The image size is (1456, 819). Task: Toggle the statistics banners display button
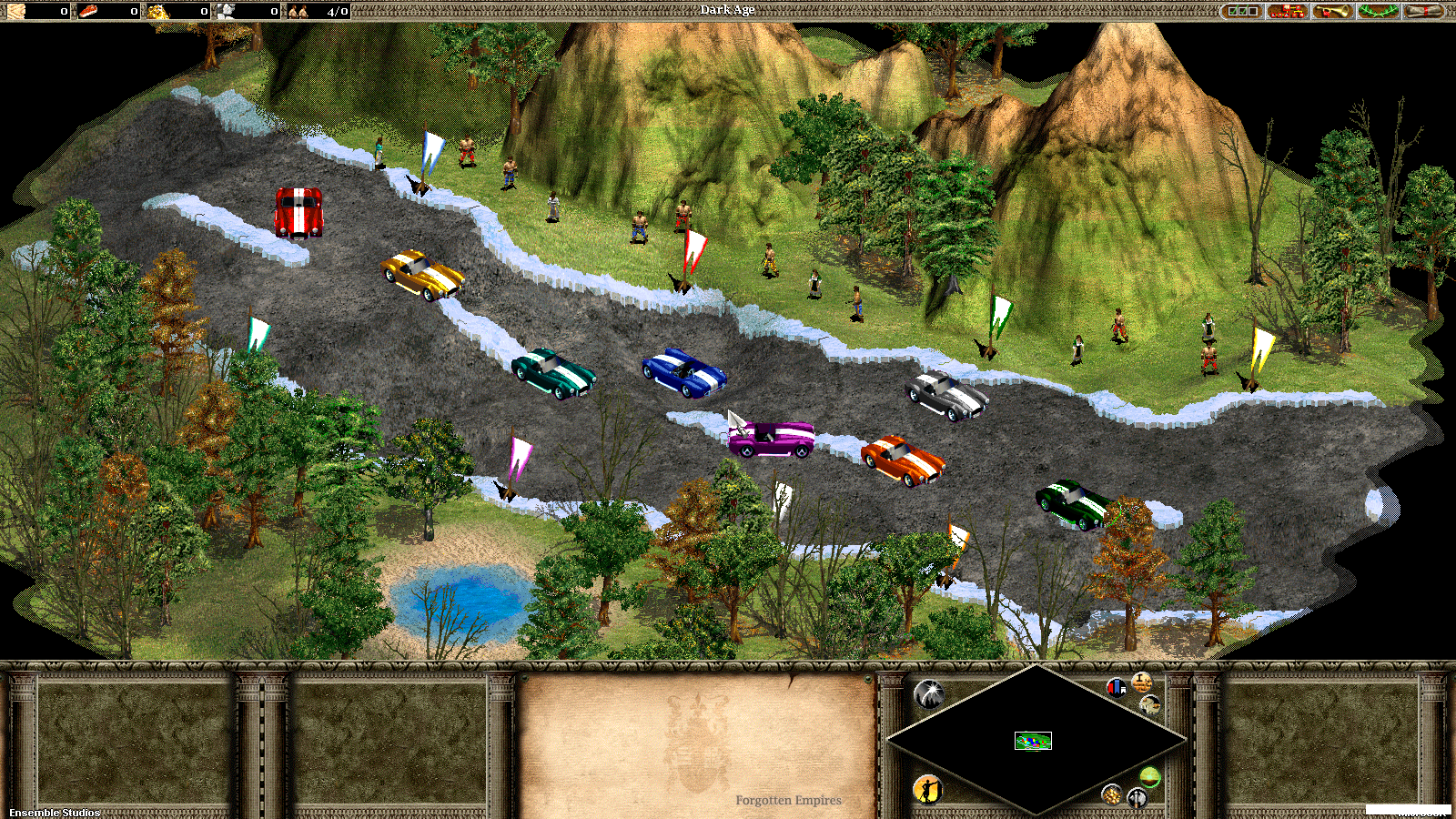coord(1116,688)
